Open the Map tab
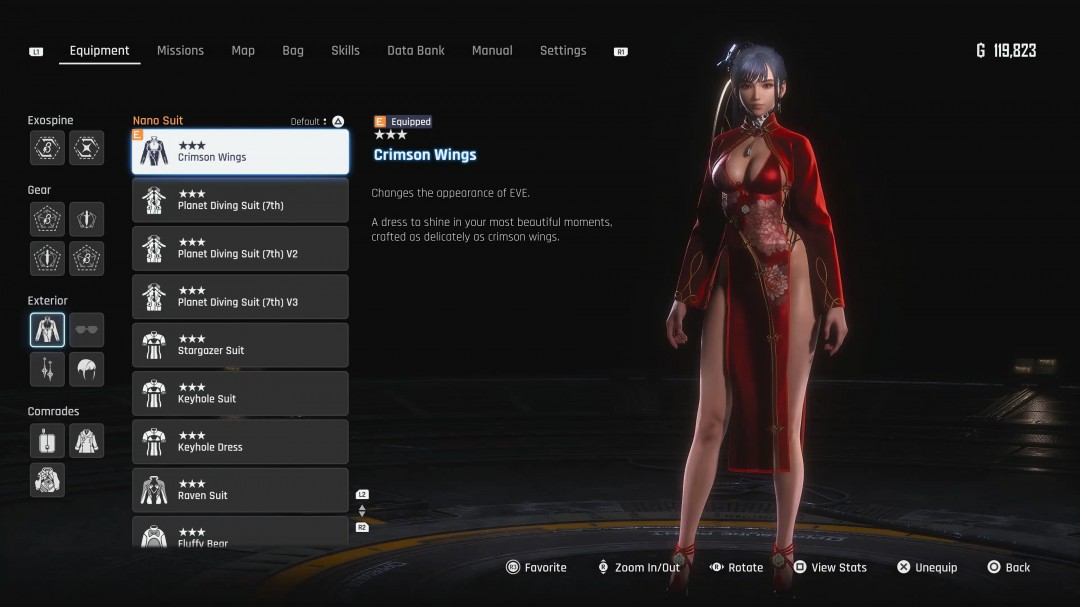Image resolution: width=1080 pixels, height=607 pixels. 243,51
